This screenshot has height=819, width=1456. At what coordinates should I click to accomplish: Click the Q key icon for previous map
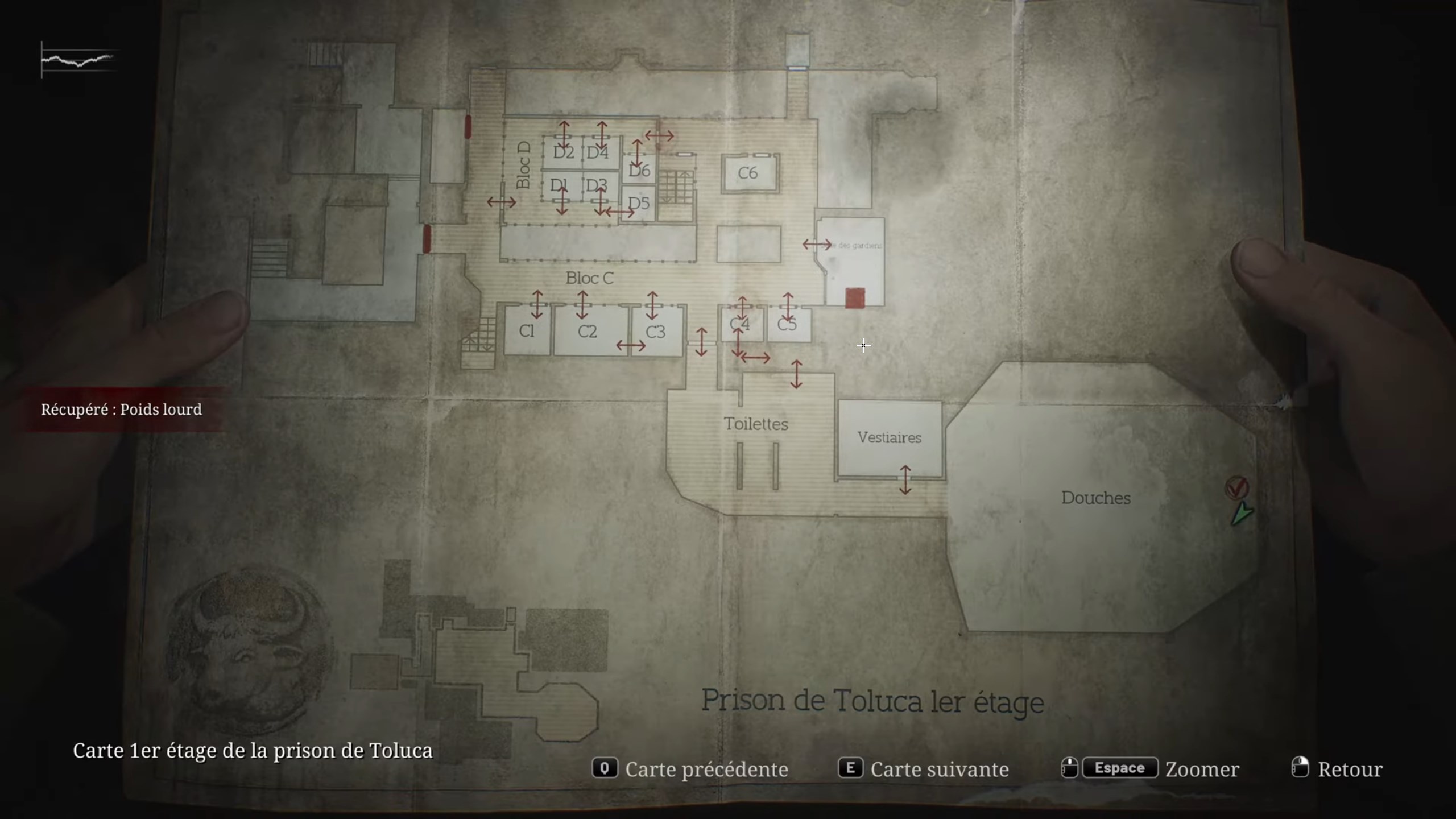(x=605, y=769)
